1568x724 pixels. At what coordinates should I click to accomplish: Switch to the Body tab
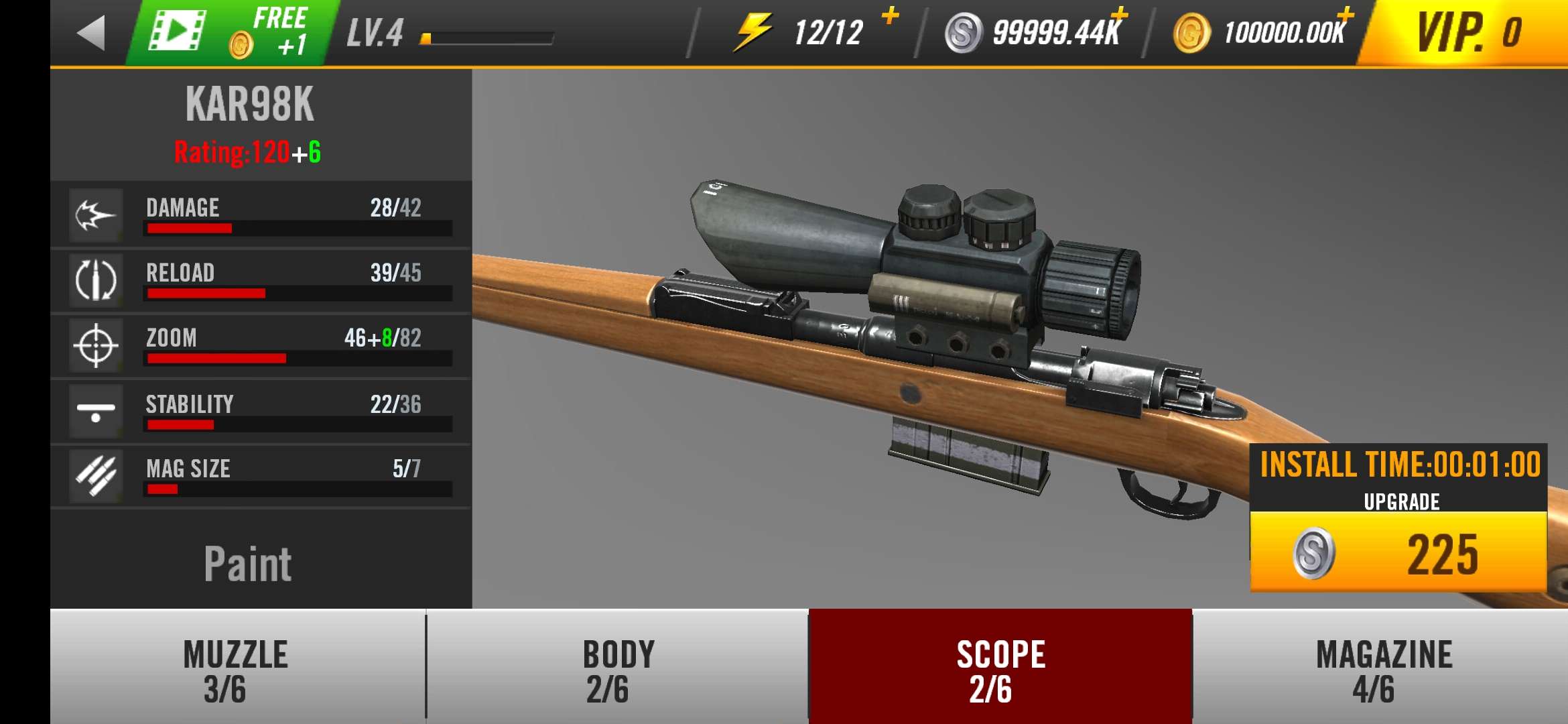click(x=618, y=670)
